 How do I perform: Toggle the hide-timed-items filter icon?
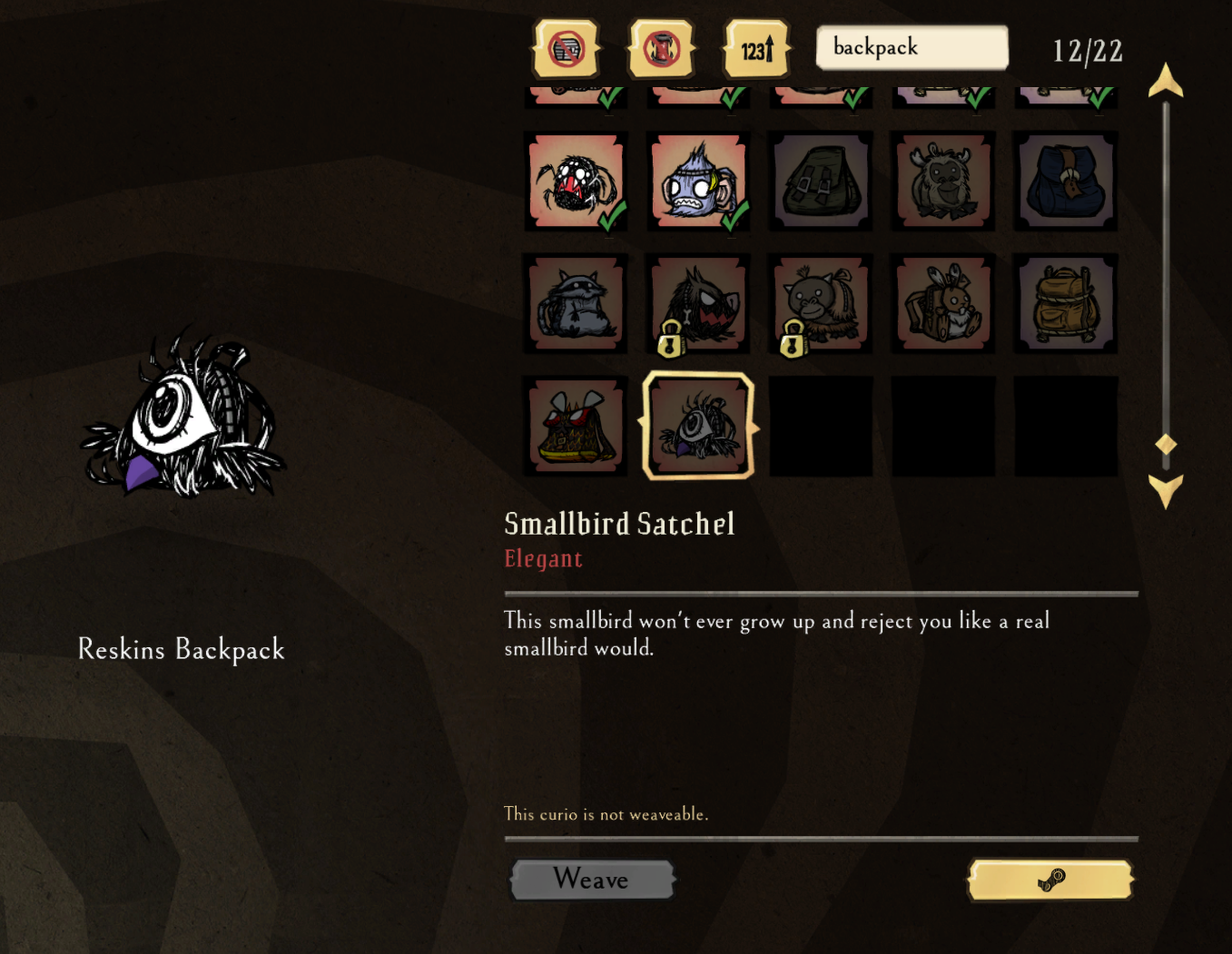pos(661,48)
